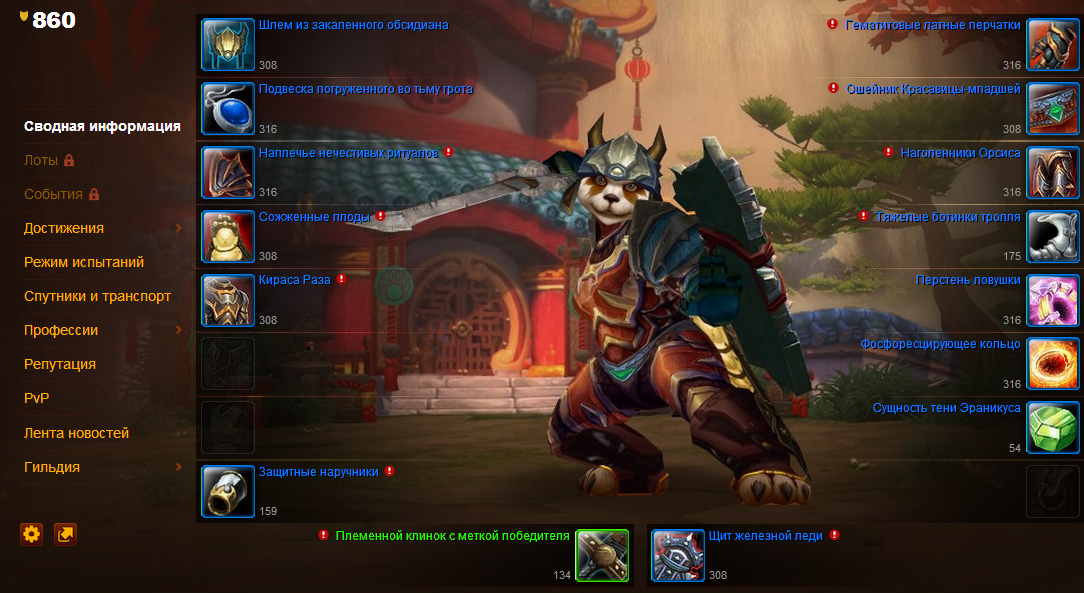Open the Шлем из закаленного обсидиана item
This screenshot has height=593, width=1084.
pos(353,25)
